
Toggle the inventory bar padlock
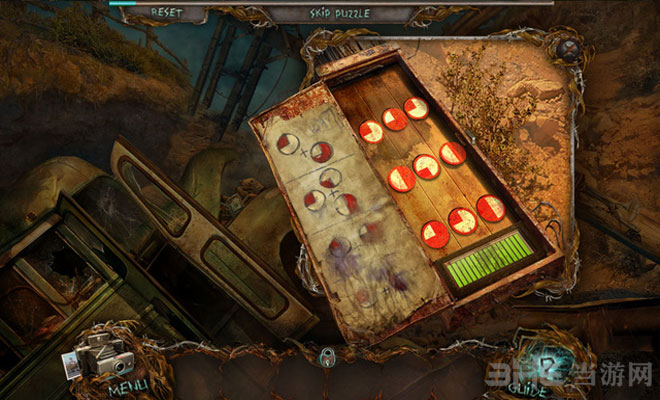click(325, 355)
